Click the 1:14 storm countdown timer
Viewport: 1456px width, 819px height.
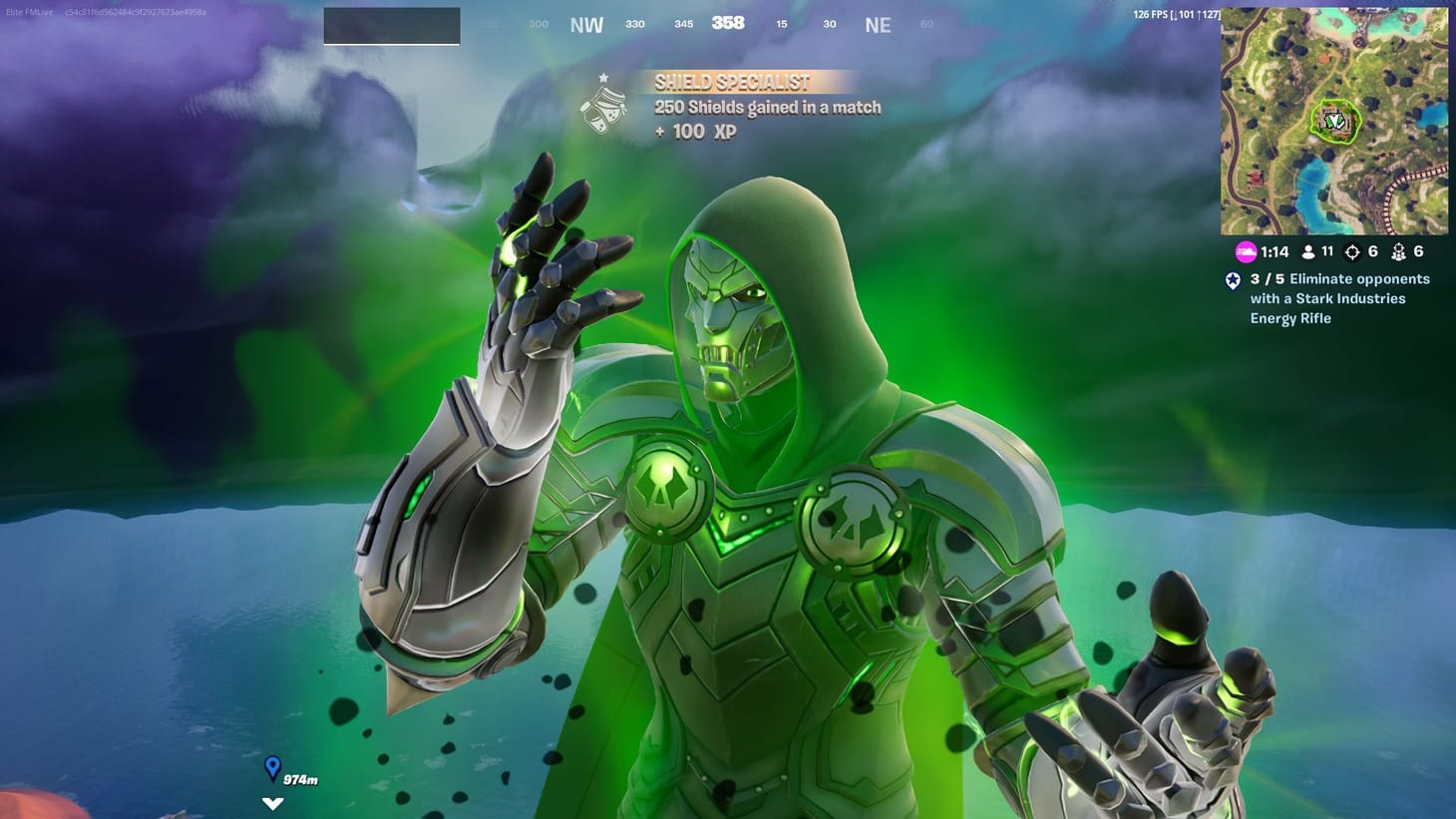coord(1274,251)
